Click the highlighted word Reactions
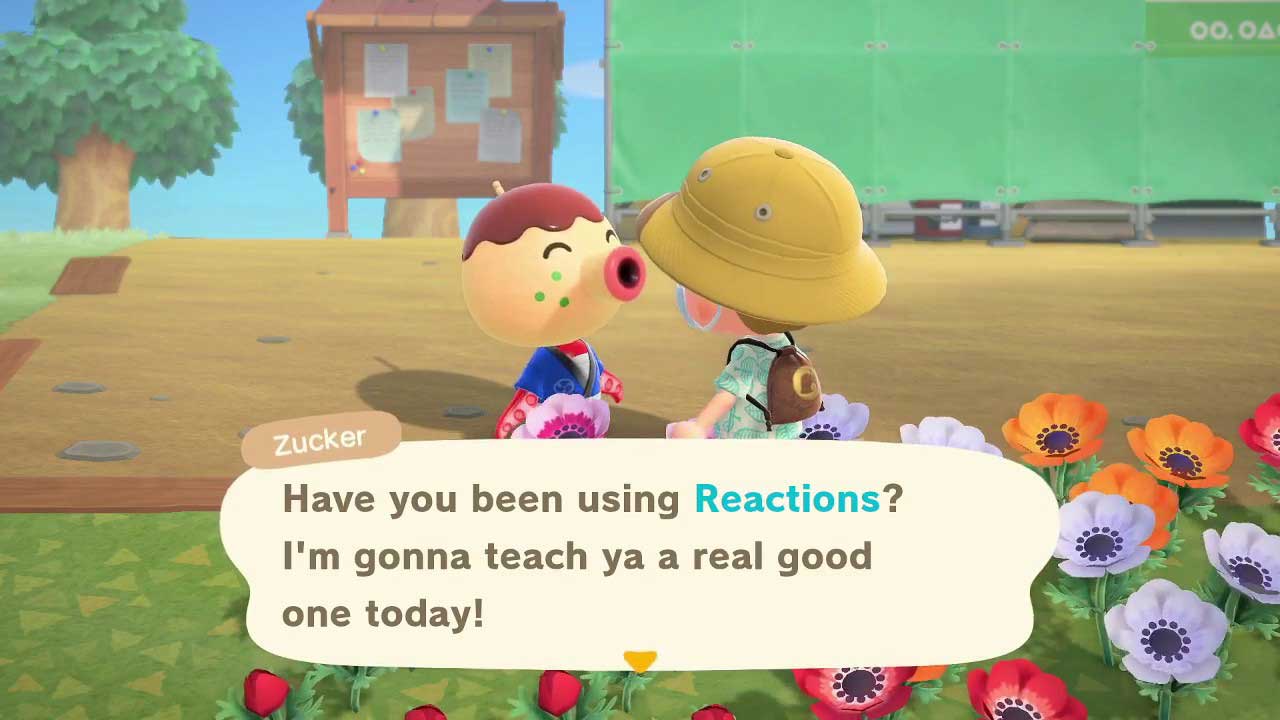The height and width of the screenshot is (720, 1280). click(x=789, y=498)
